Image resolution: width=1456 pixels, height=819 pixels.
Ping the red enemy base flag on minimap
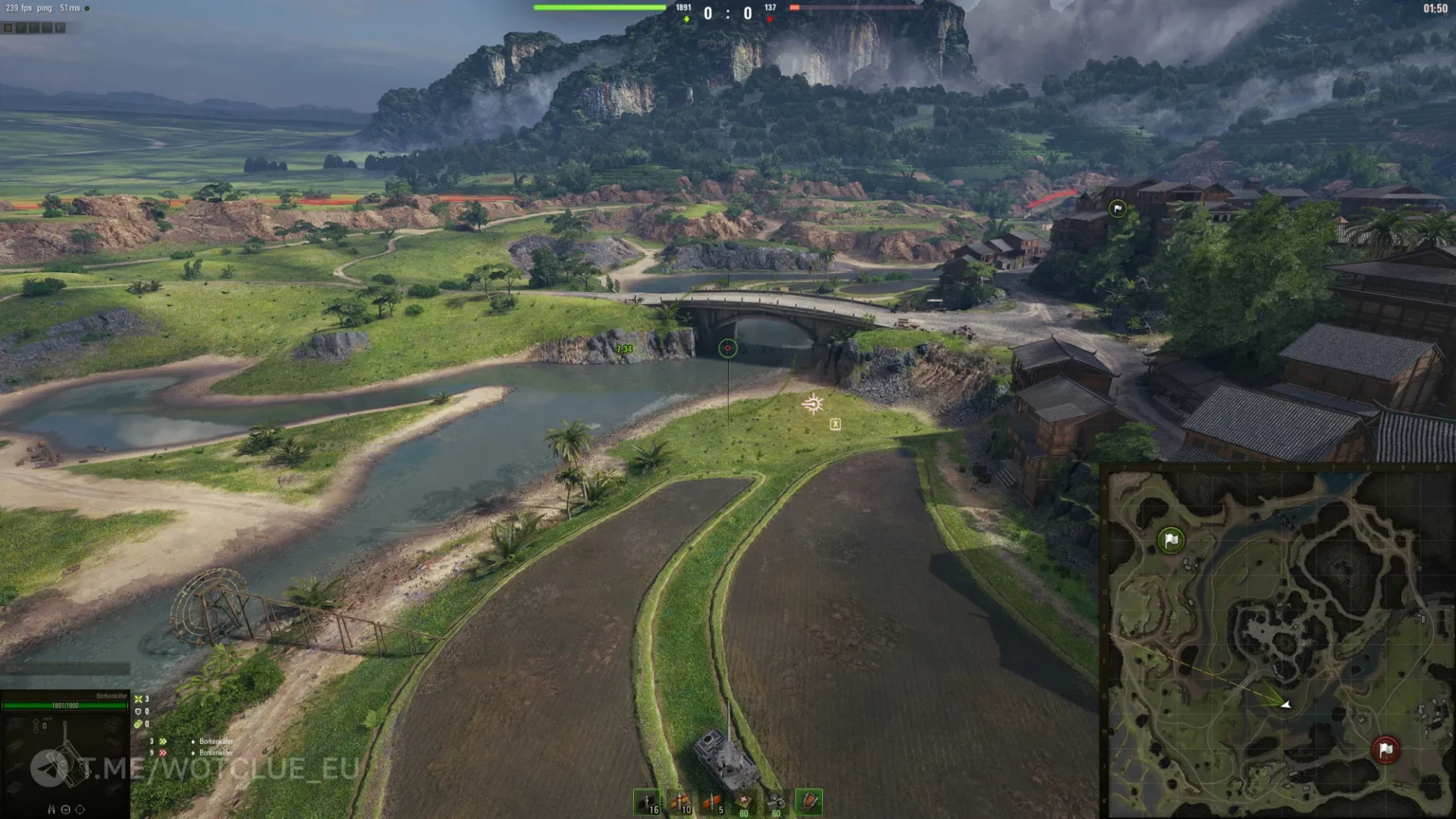click(1385, 750)
